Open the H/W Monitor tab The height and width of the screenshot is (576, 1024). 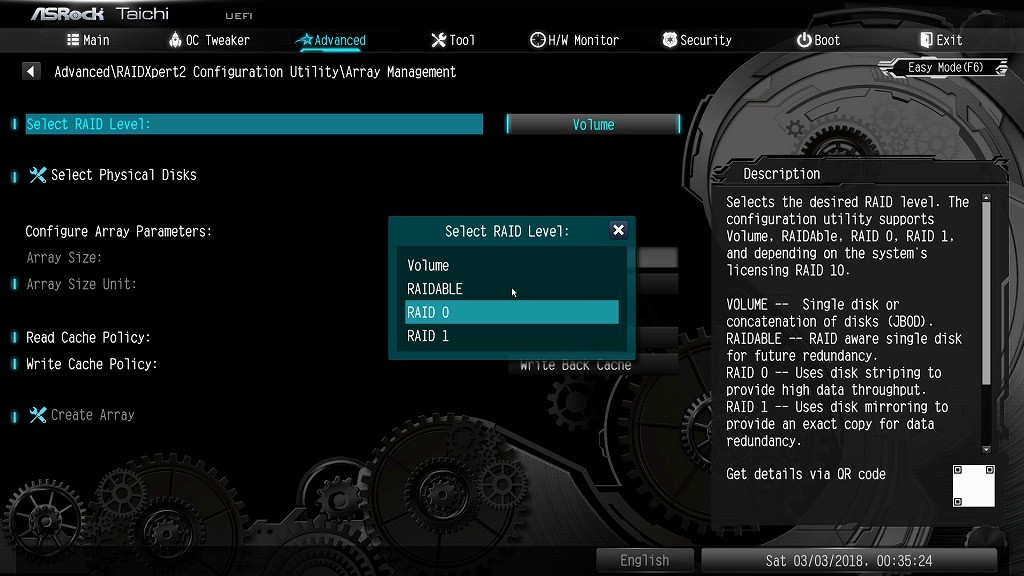(x=575, y=40)
